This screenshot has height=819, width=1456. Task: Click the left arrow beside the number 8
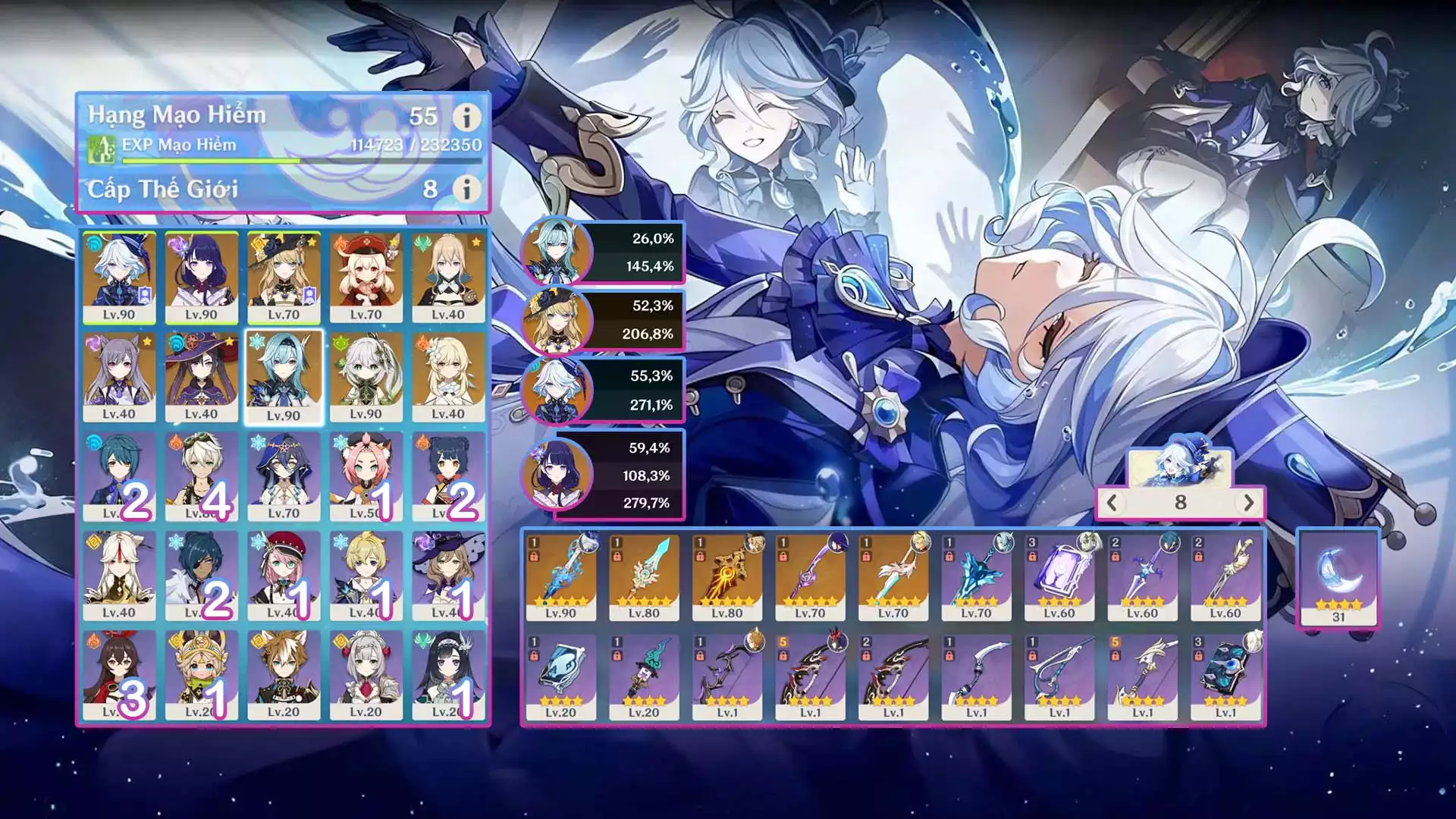1112,502
